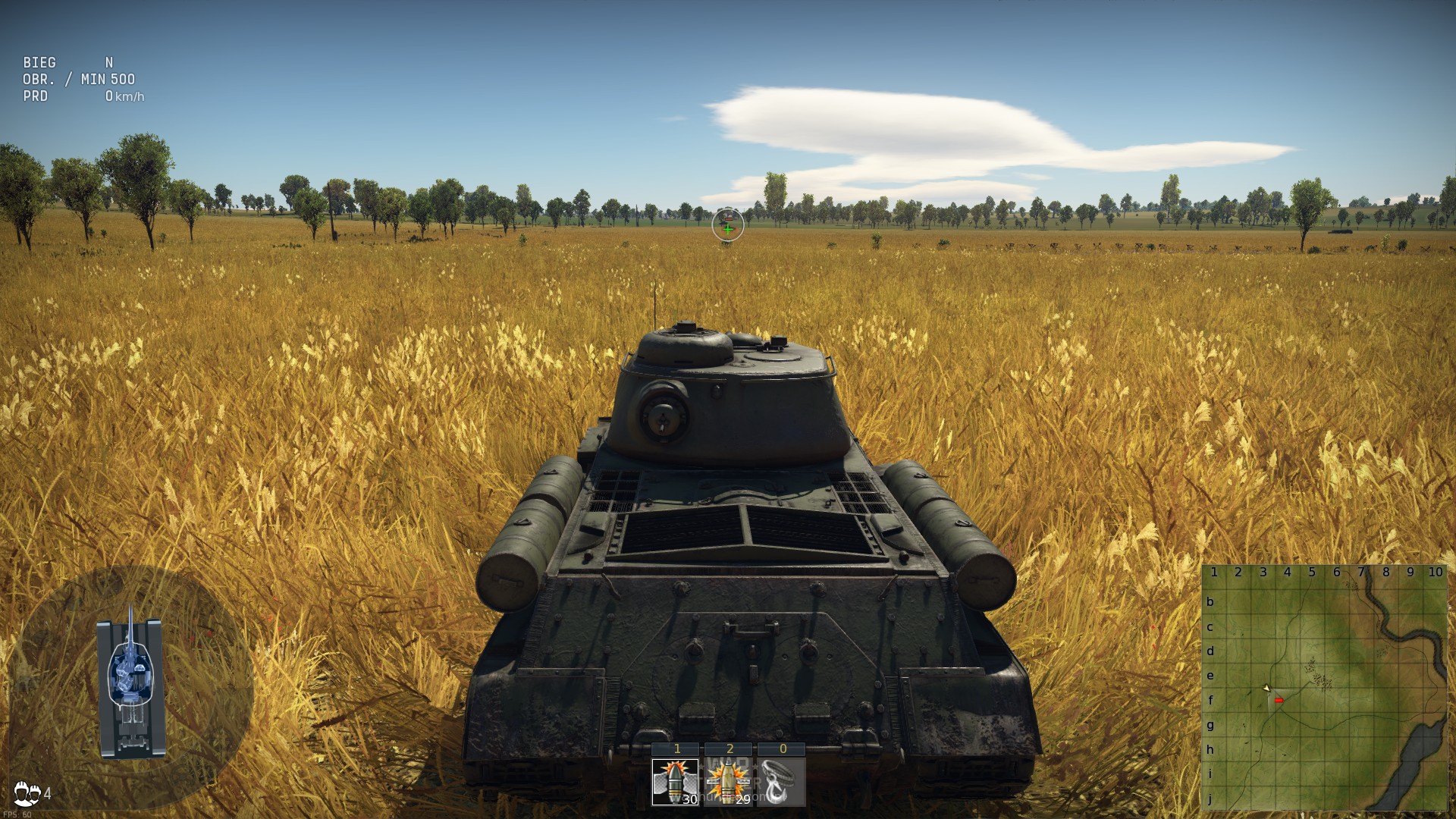Click the battlefield minimap
Screen dimensions: 1456x819
pos(1324,688)
